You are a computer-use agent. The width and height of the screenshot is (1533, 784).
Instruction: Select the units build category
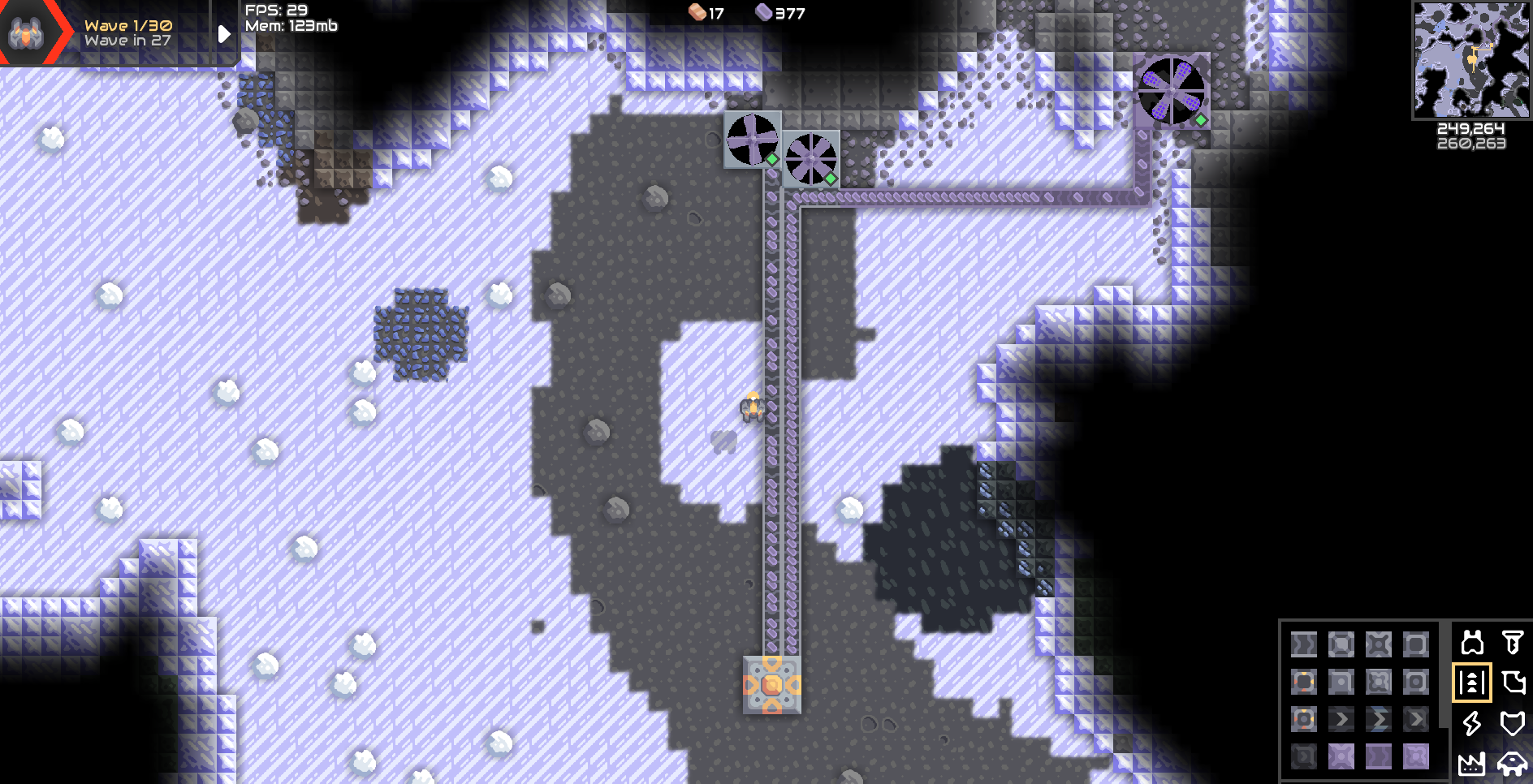click(1512, 762)
